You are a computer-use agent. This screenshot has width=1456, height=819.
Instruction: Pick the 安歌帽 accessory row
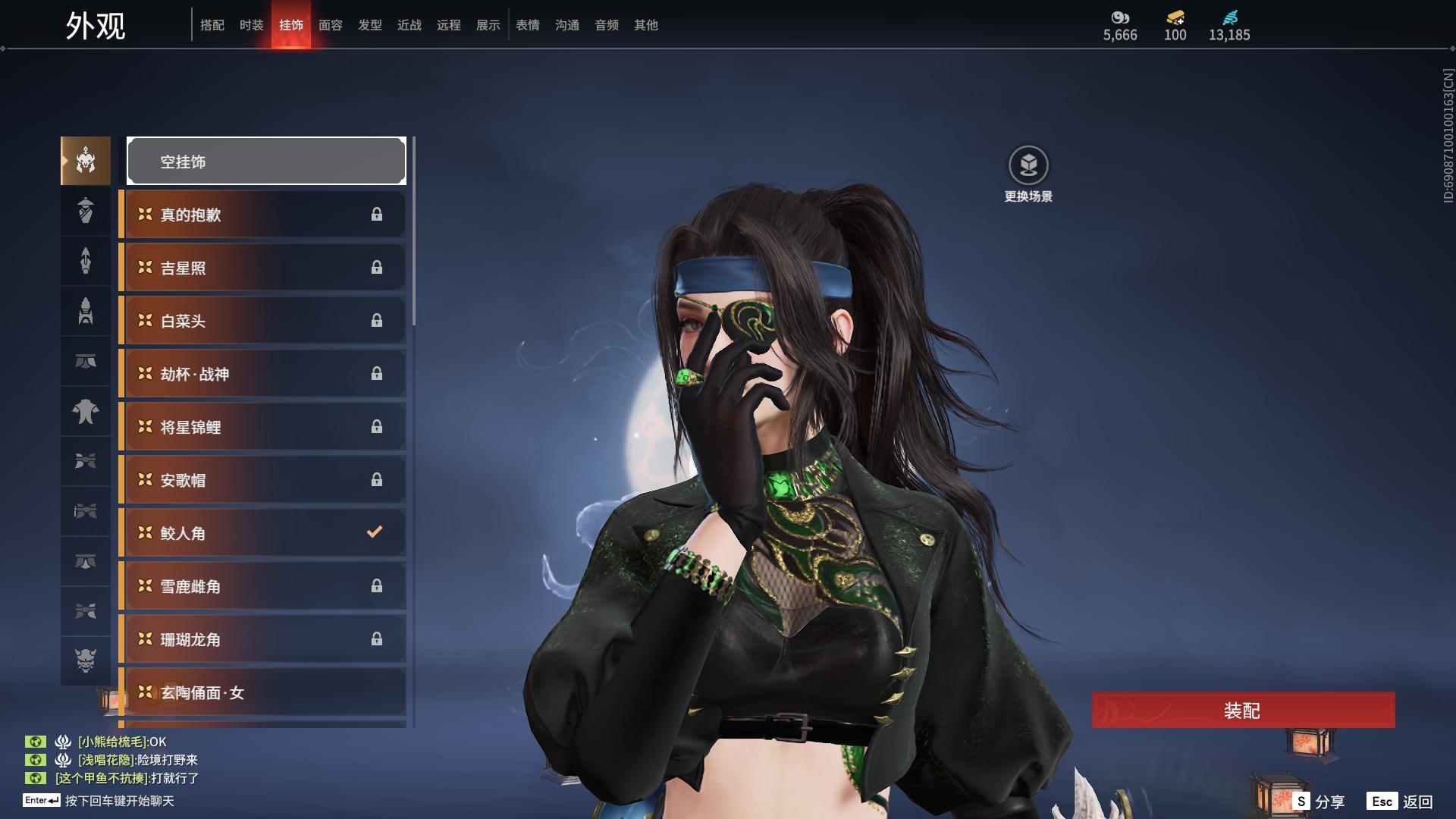263,480
